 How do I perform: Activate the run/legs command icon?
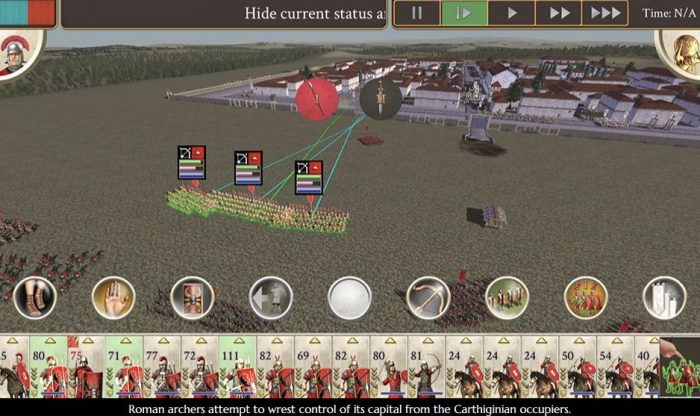(35, 298)
